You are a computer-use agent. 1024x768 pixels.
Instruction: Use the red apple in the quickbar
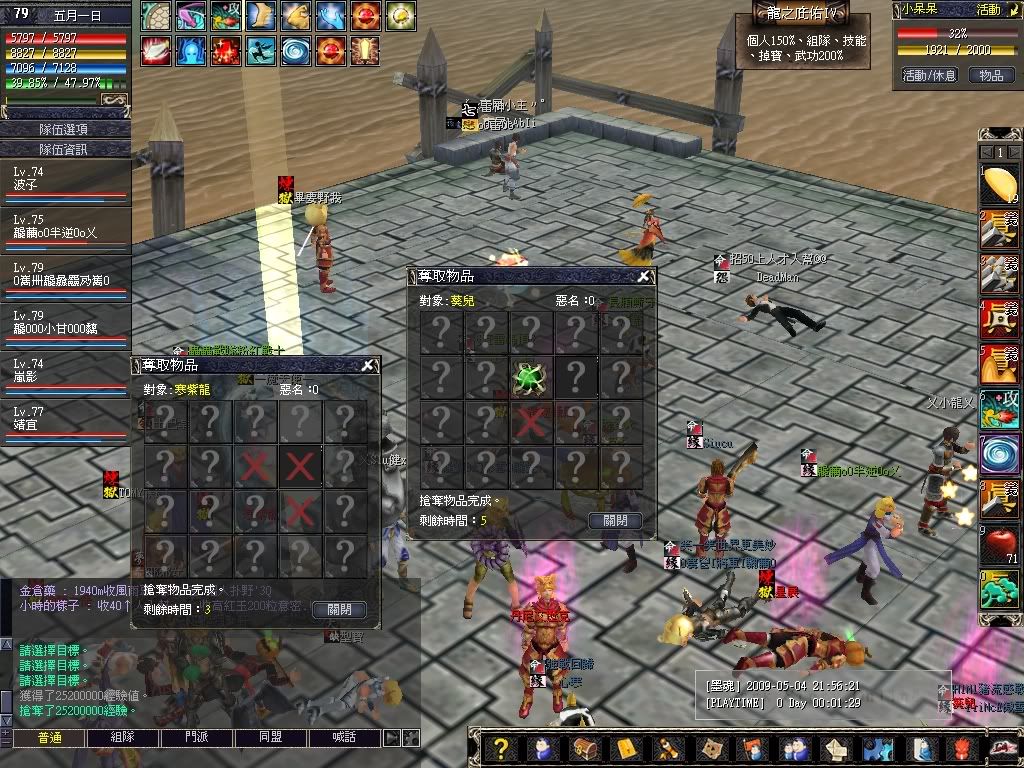click(999, 545)
